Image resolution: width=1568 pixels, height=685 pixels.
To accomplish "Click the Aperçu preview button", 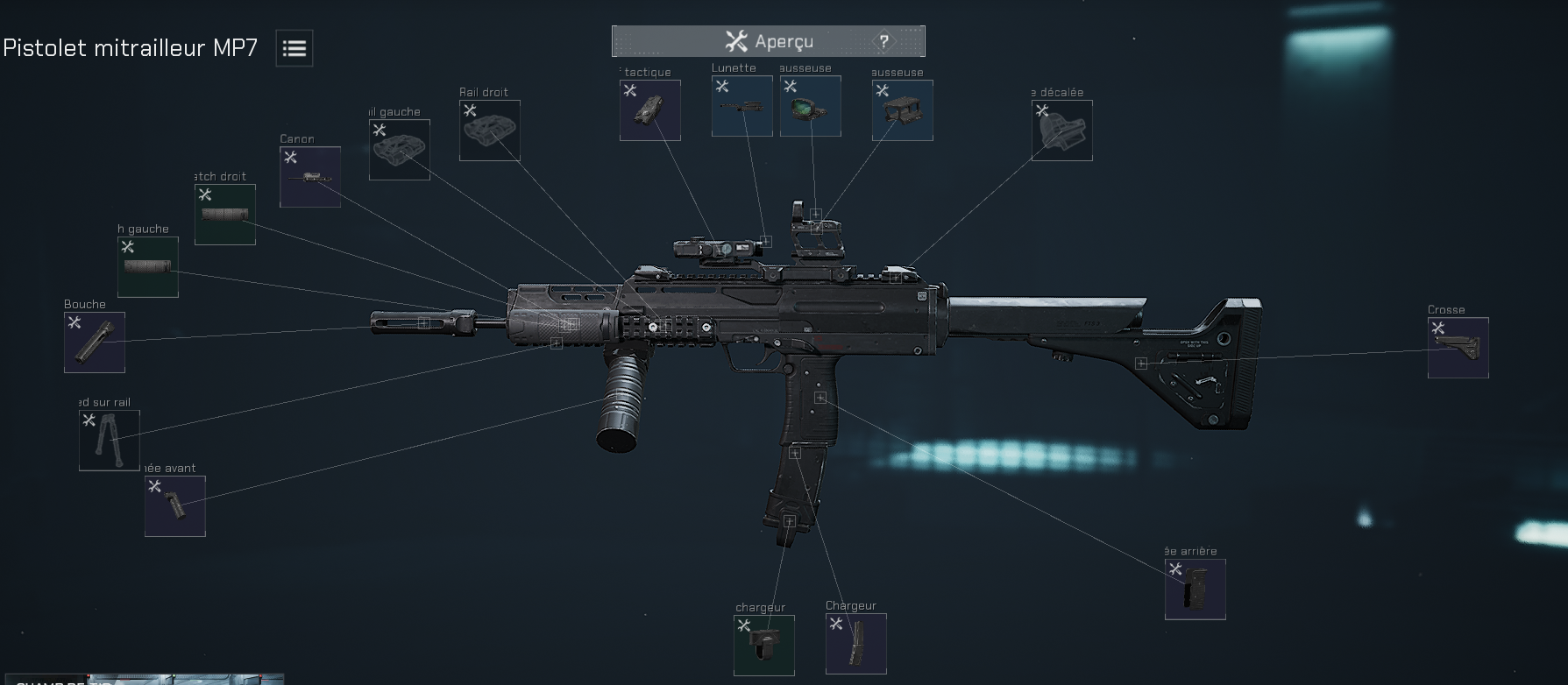I will click(x=768, y=40).
